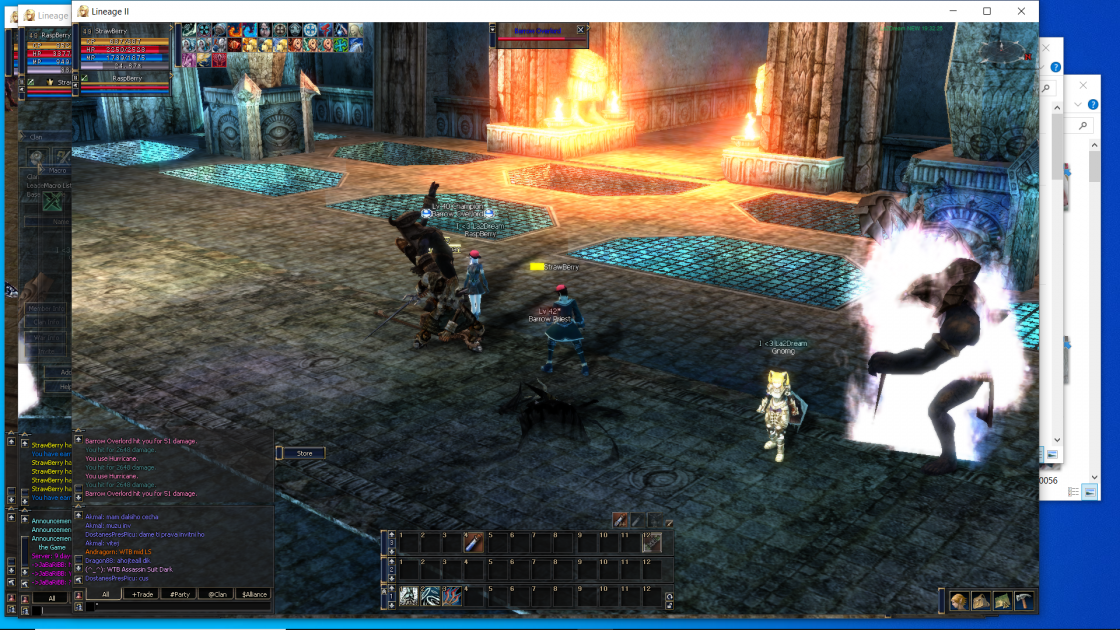Click the chat message input field
The image size is (1120, 630).
(180, 606)
